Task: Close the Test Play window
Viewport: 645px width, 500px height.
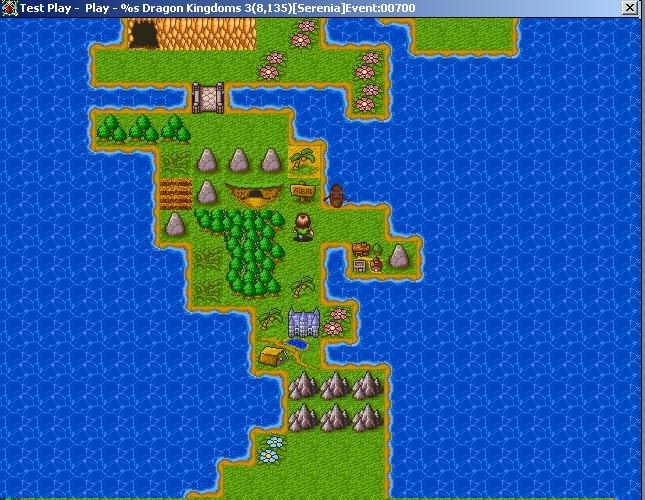Action: pyautogui.click(x=629, y=8)
